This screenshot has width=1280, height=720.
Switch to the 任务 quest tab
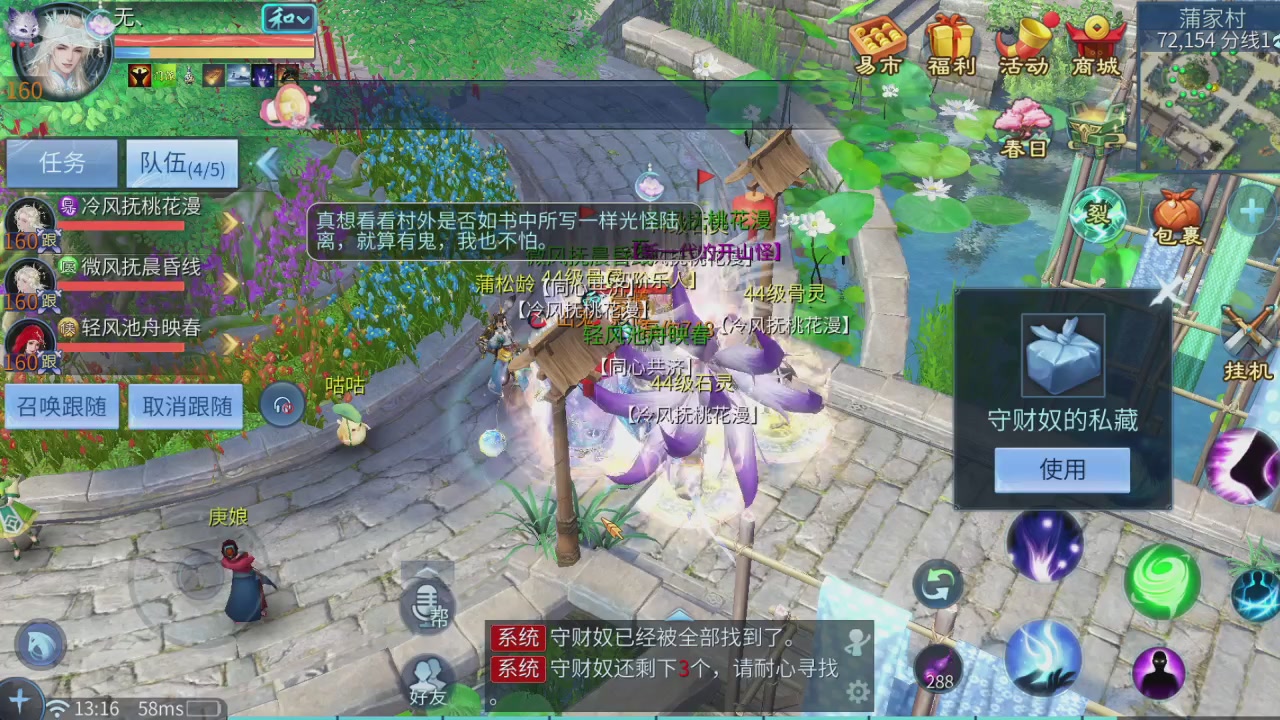(62, 163)
